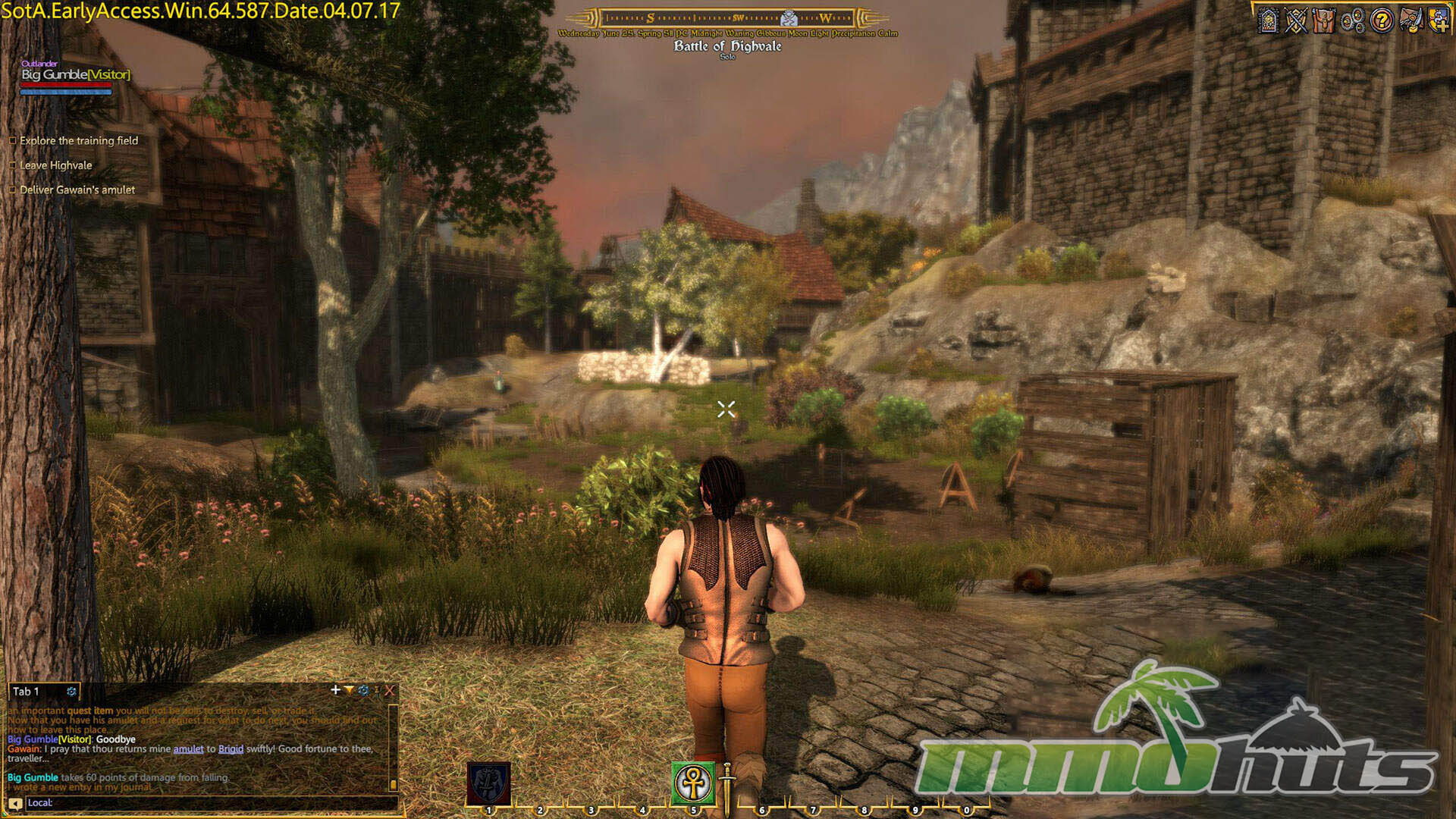Activate the ankh ability in slot 5
The width and height of the screenshot is (1456, 819).
(x=693, y=783)
